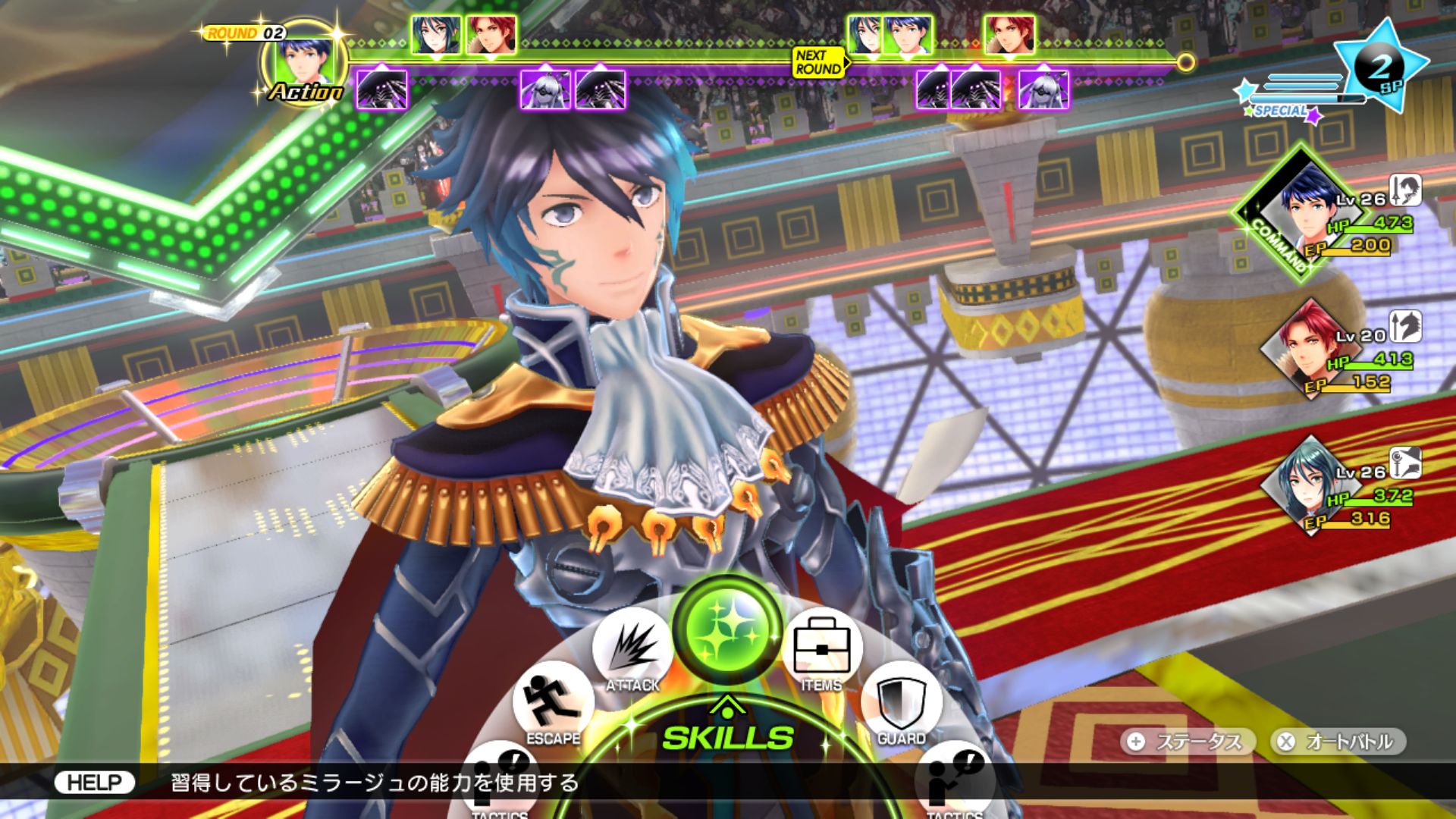Select the Guard shield command
Image resolution: width=1456 pixels, height=819 pixels.
click(901, 705)
